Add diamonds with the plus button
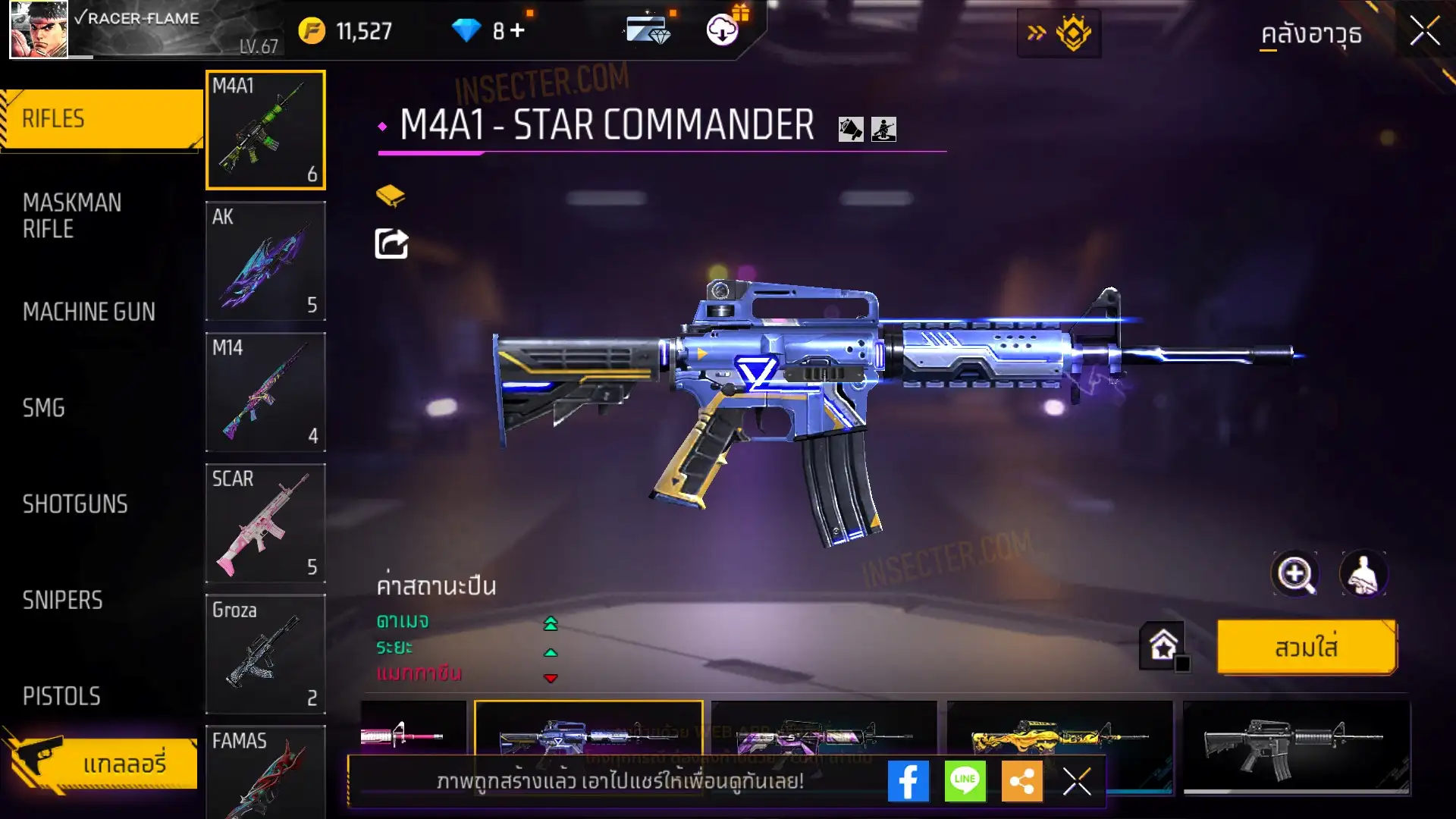 tap(517, 30)
